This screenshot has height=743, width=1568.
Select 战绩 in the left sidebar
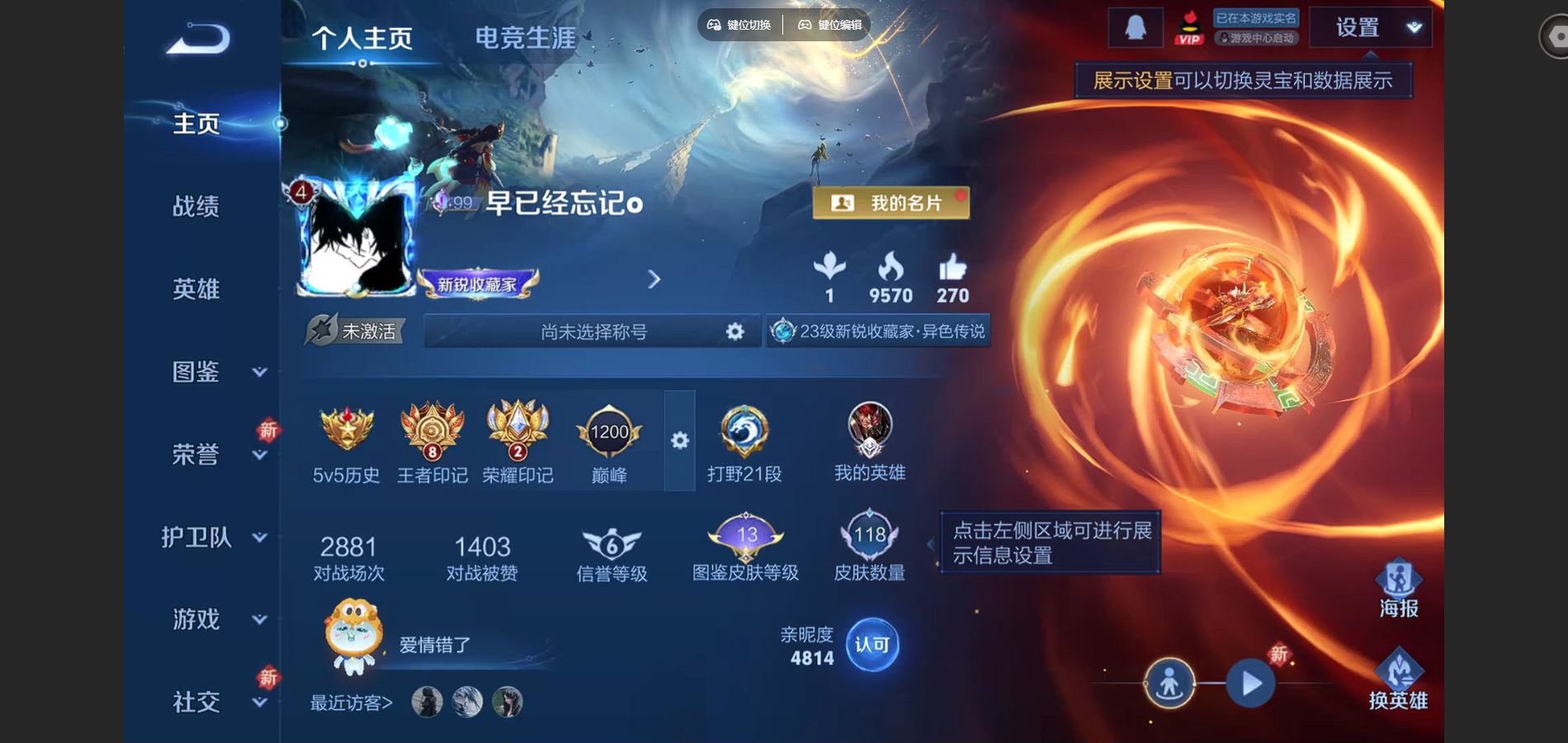pos(198,207)
